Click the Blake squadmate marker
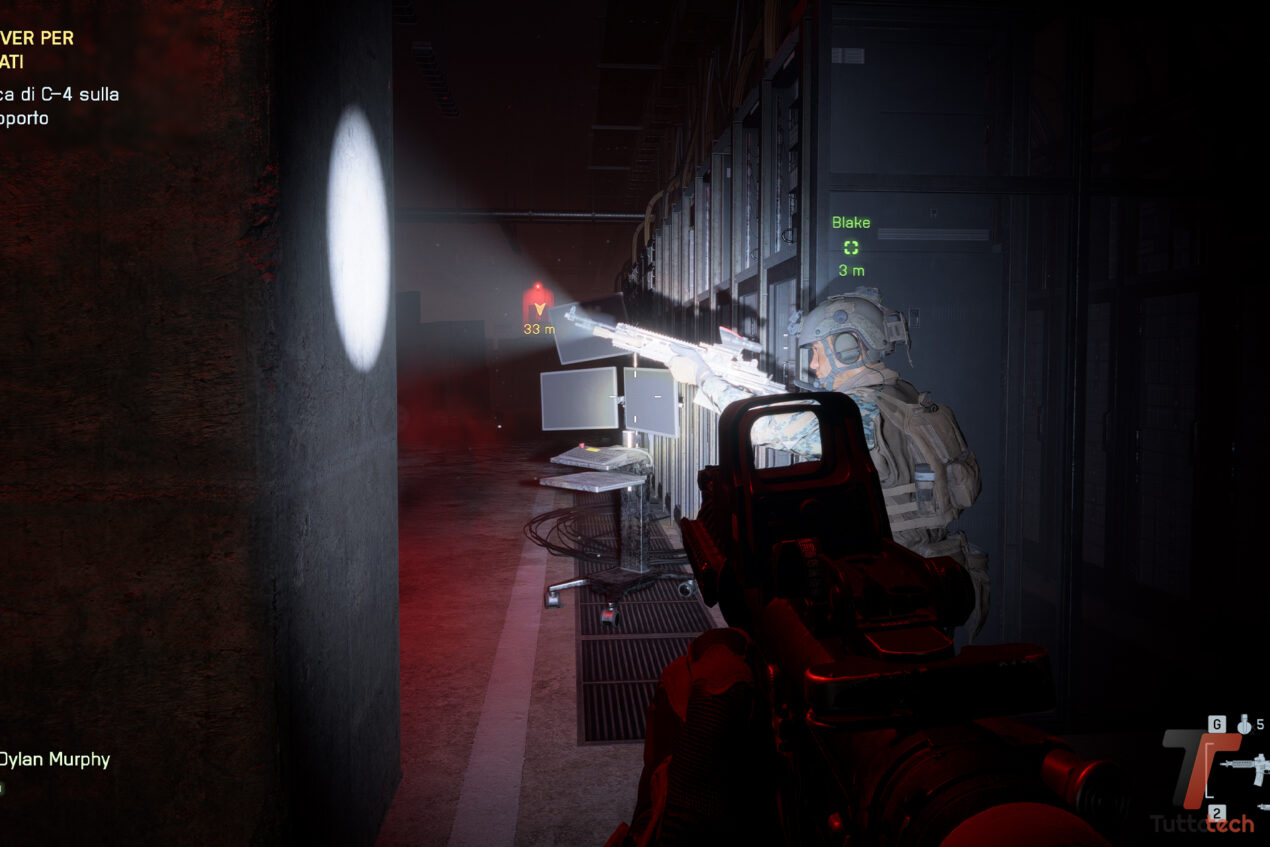The height and width of the screenshot is (847, 1270). coord(851,247)
